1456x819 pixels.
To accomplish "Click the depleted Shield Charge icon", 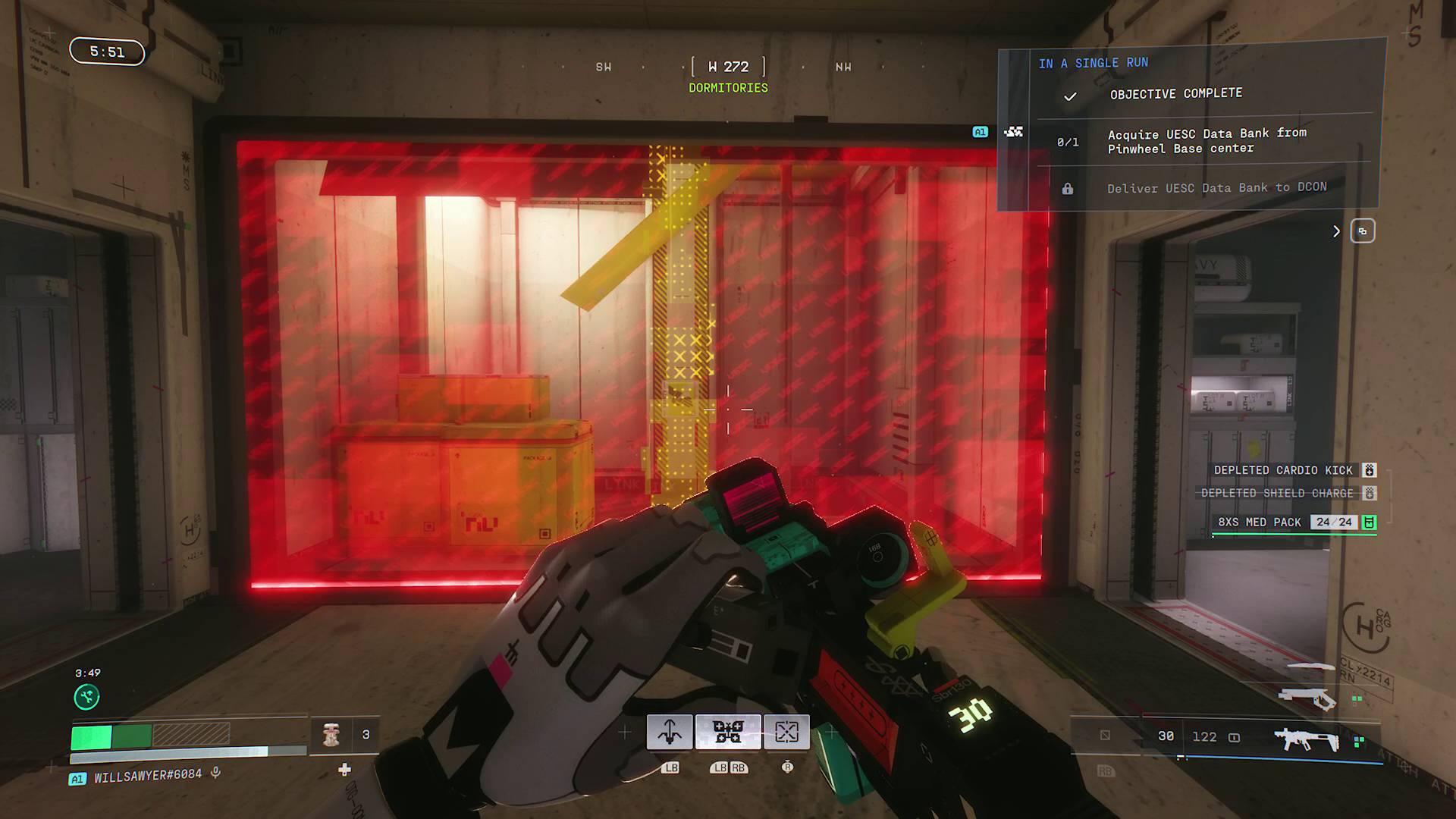I will (x=1369, y=493).
